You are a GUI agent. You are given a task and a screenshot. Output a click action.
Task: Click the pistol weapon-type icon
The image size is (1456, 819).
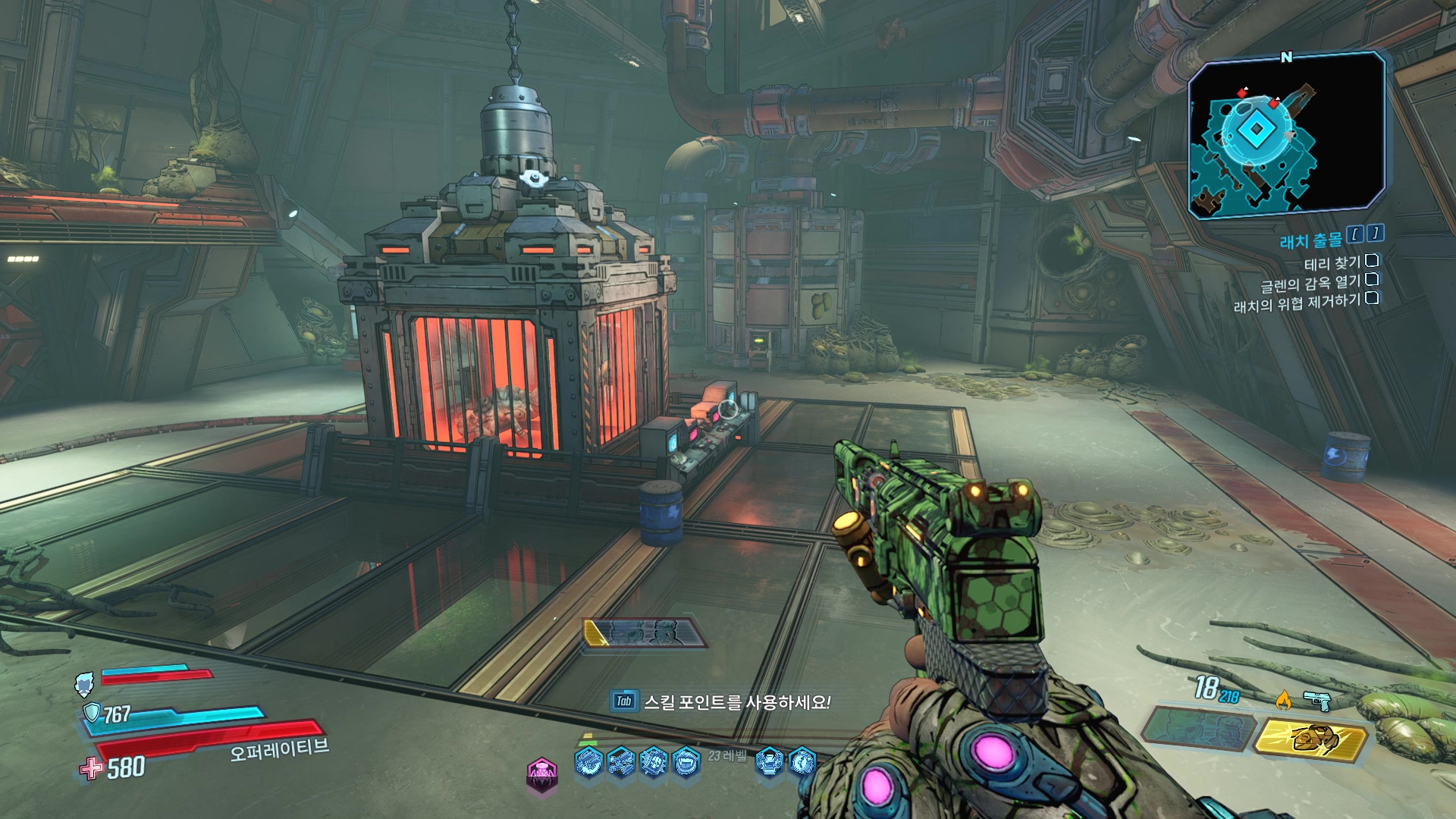coord(1319,701)
